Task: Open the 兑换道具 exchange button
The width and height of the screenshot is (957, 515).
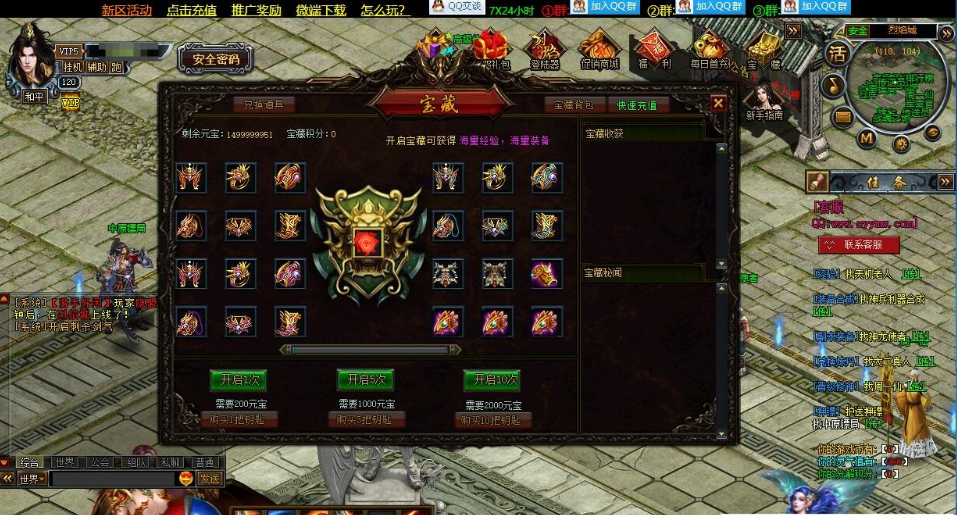Action: pos(265,104)
